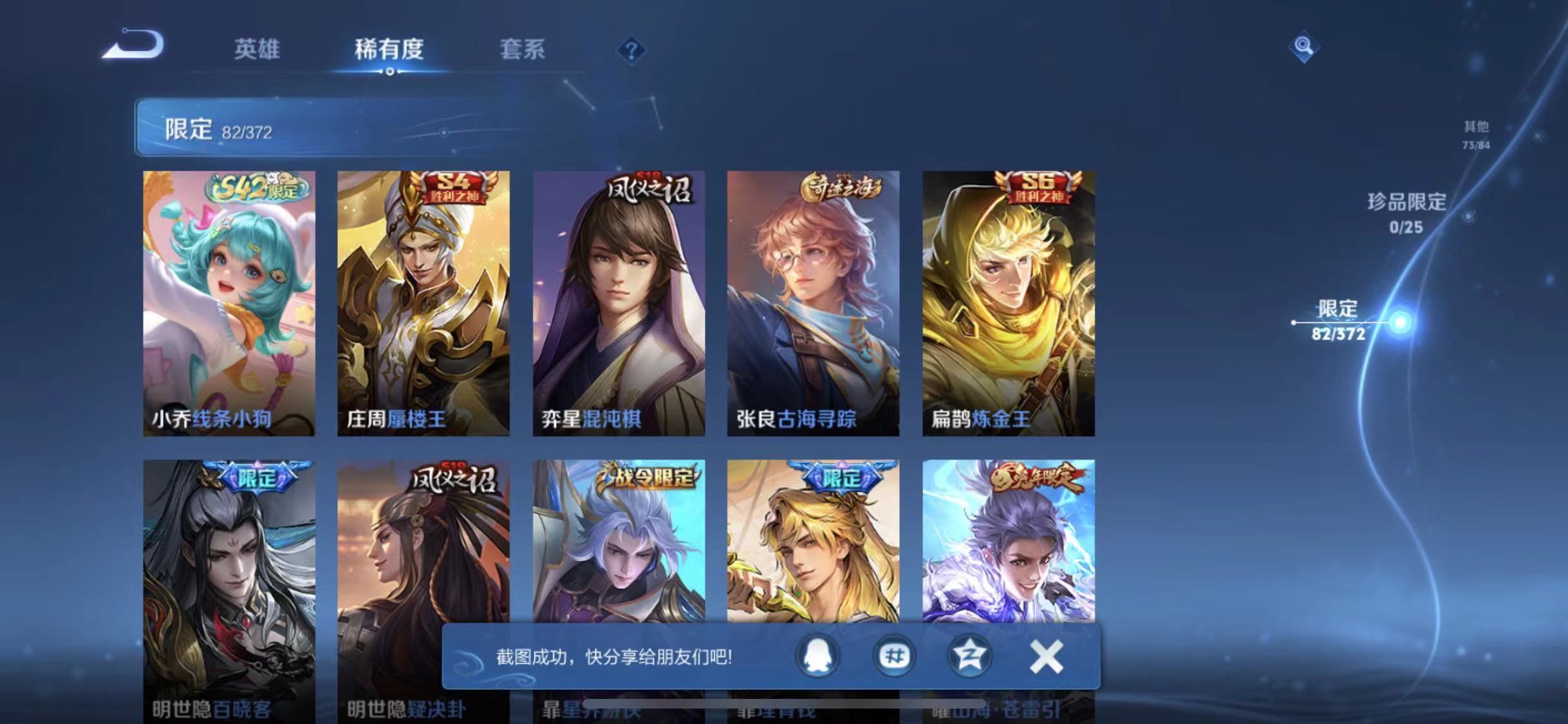
Task: Click the 胜利之神 S6 badge on 扁鹊 skin
Action: [x=1040, y=189]
